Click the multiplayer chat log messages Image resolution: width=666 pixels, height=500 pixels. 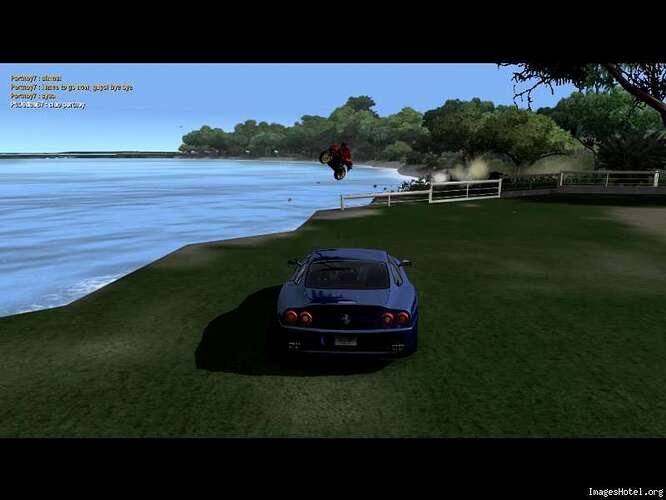click(x=70, y=91)
